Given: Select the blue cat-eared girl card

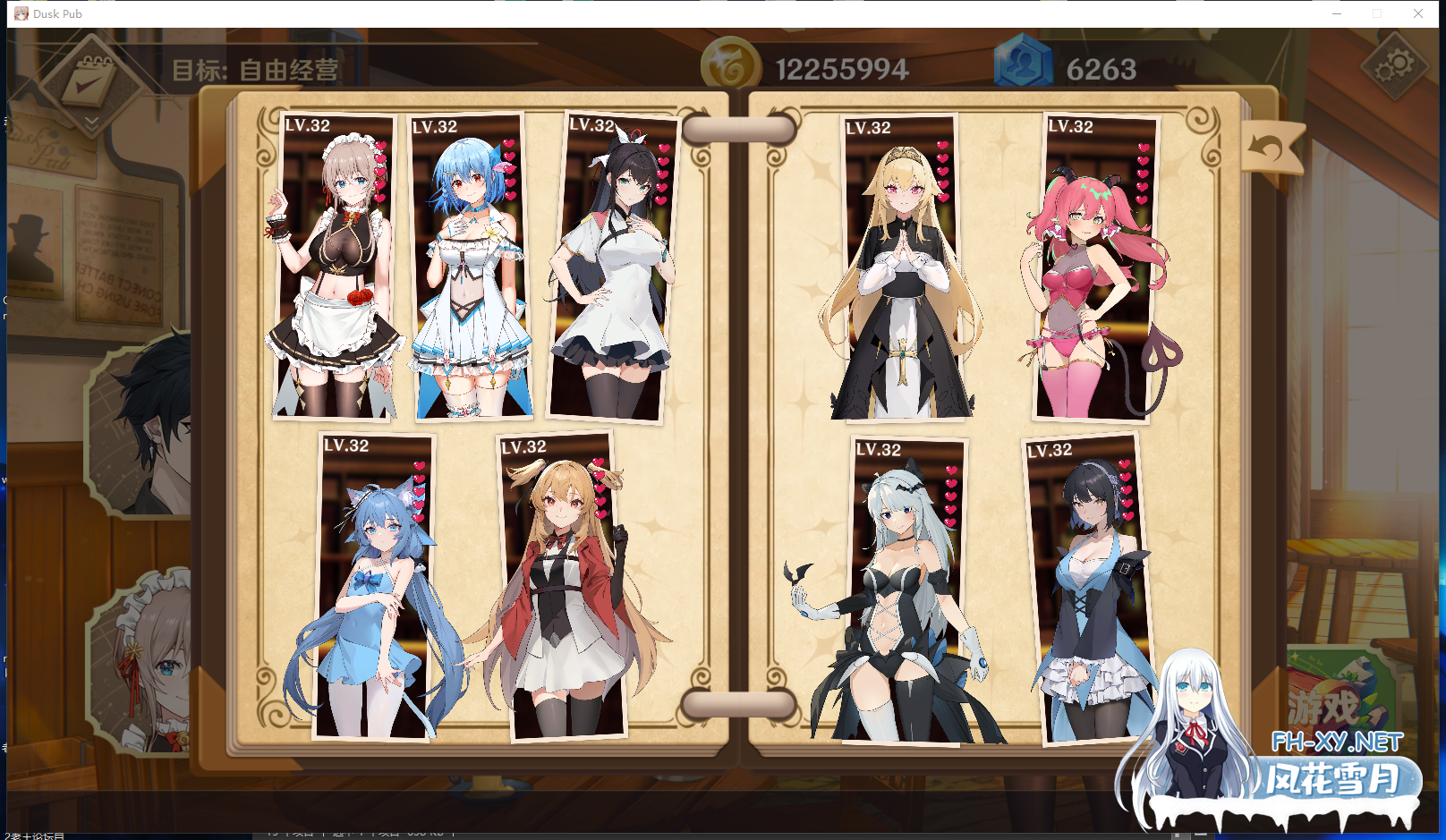Looking at the screenshot, I should pos(376,586).
